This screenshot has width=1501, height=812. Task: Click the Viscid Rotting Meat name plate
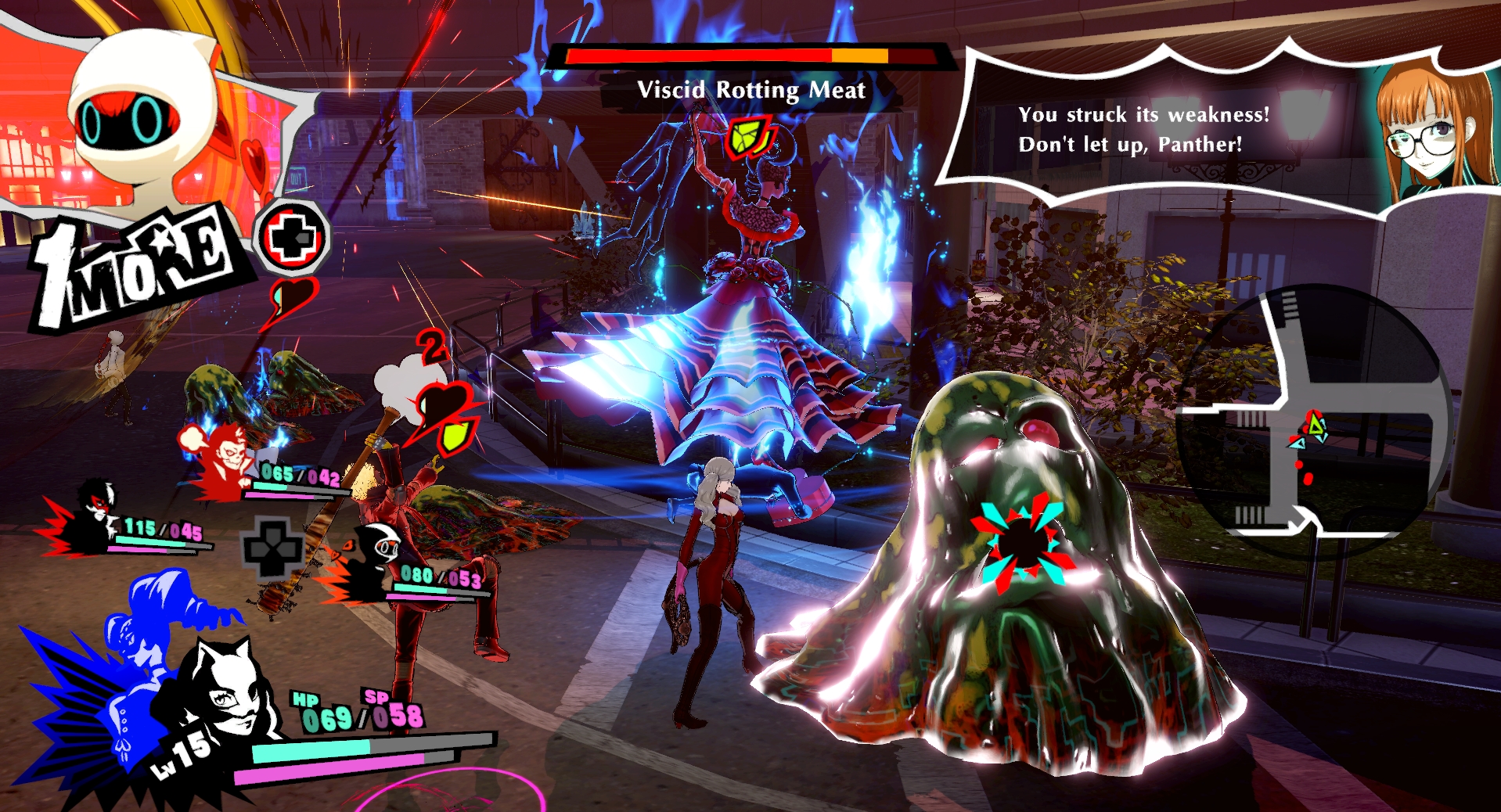[x=751, y=91]
